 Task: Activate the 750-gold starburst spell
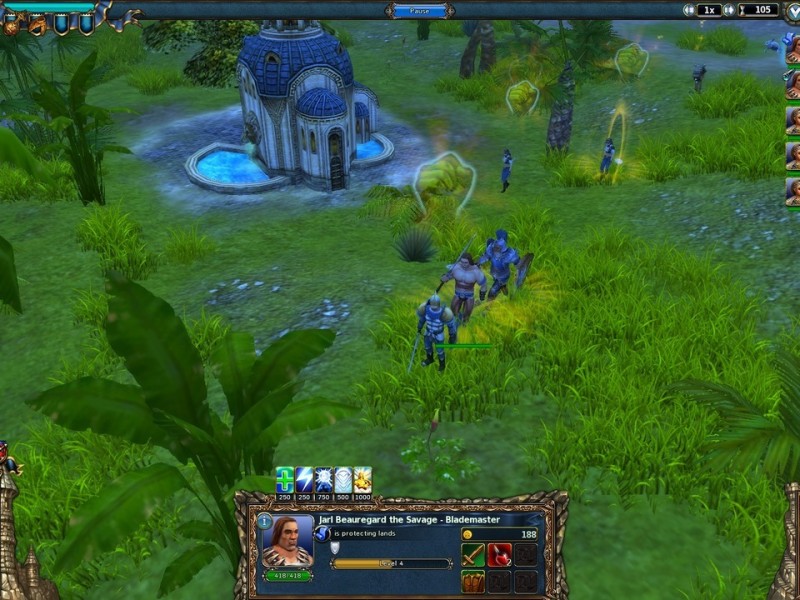(x=324, y=479)
